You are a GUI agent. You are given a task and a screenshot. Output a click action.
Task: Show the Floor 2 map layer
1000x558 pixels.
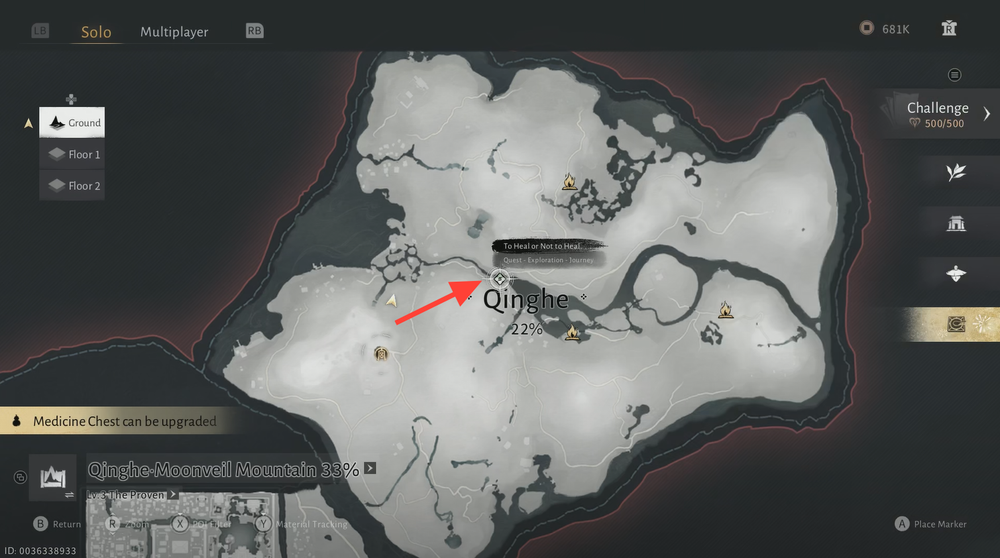point(71,185)
